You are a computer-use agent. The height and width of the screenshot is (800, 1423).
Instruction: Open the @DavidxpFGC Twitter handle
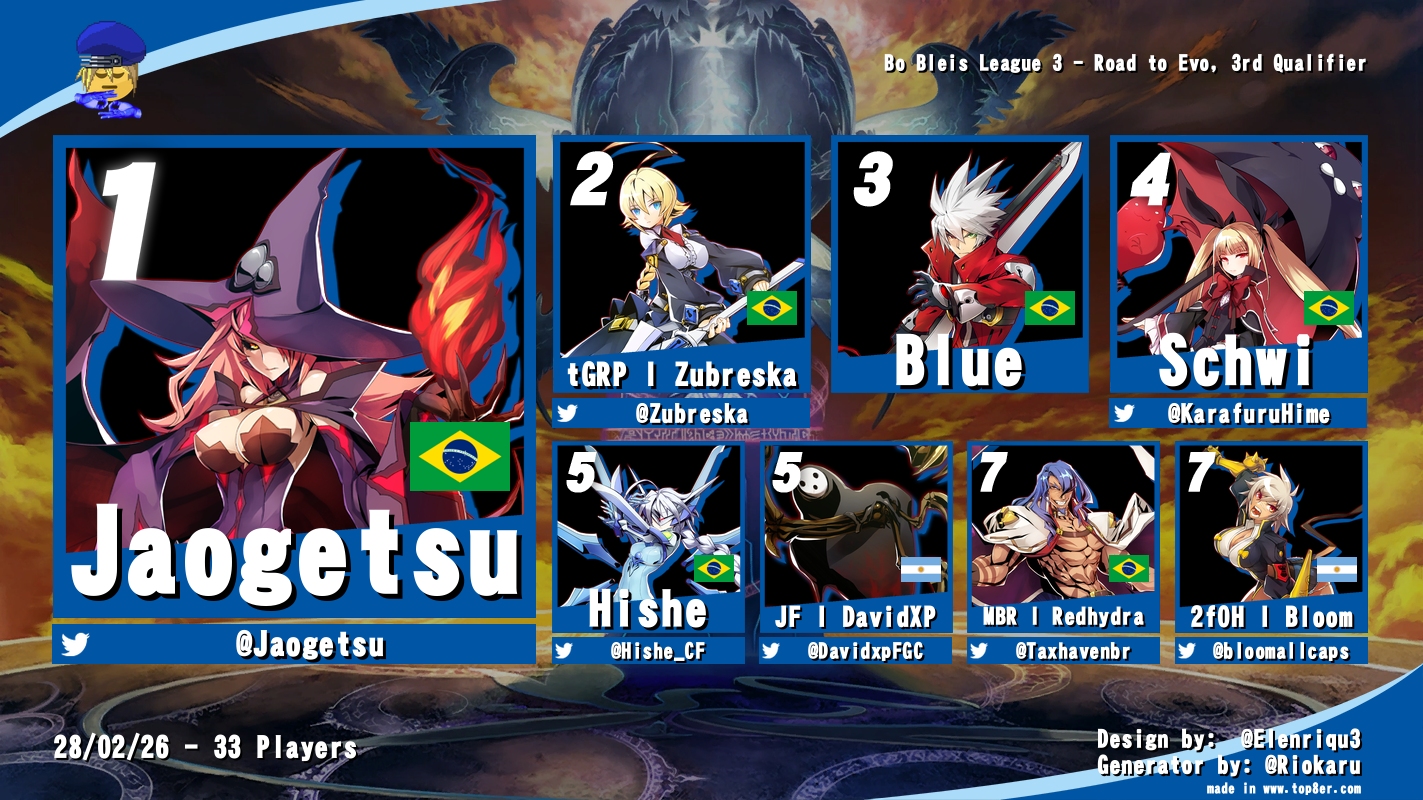[866, 651]
